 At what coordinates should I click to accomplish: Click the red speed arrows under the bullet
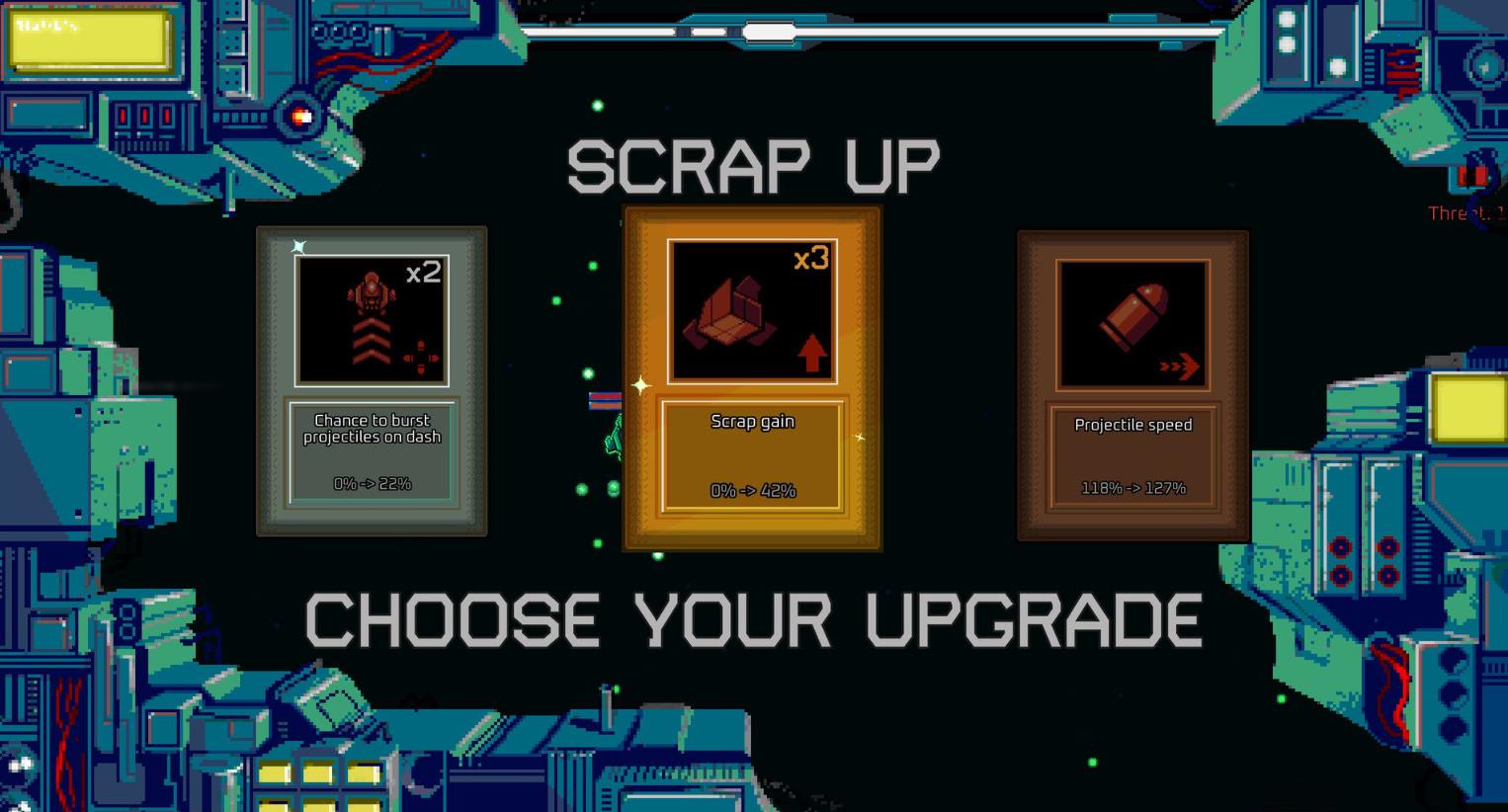(1178, 365)
